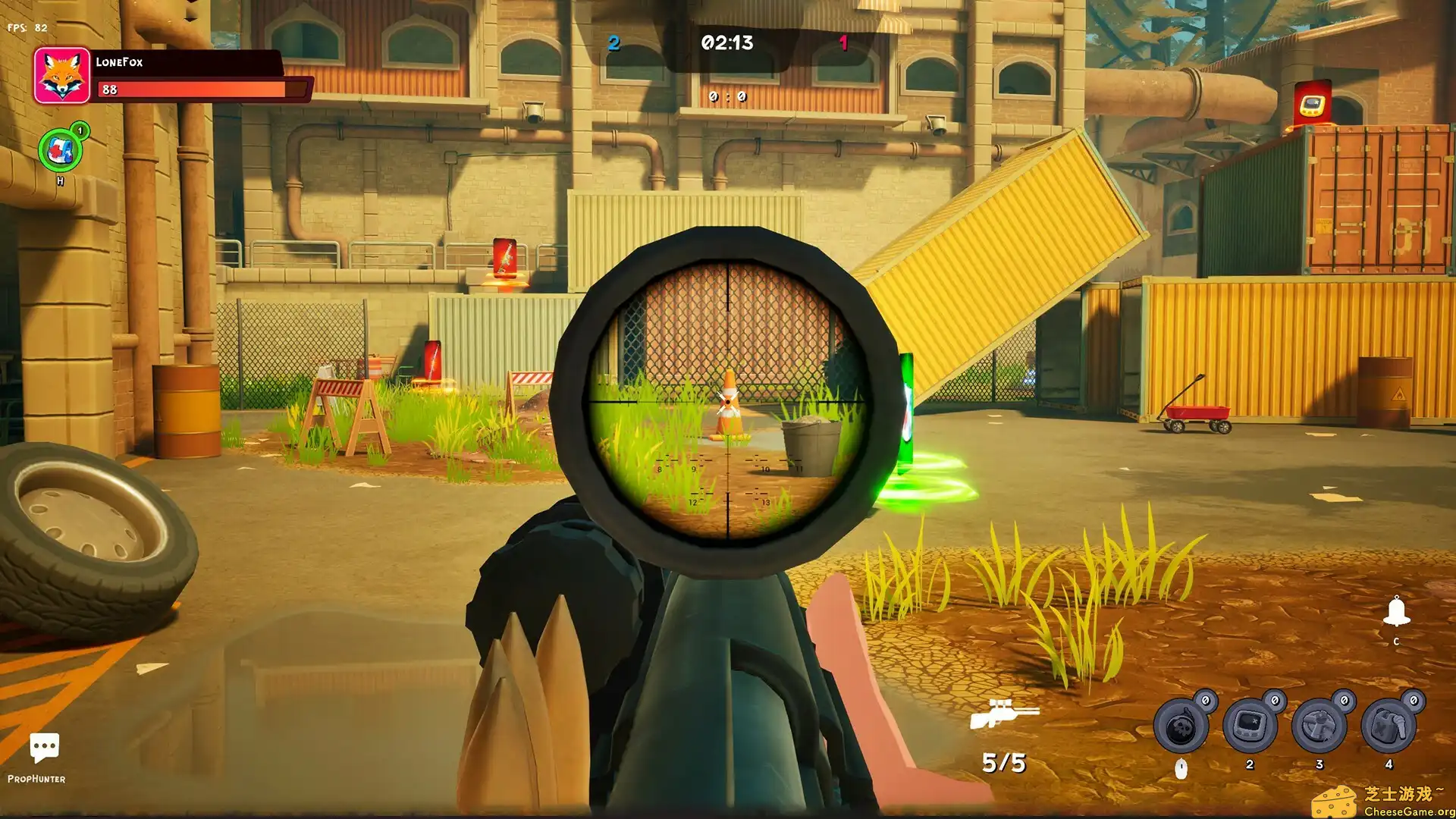
Task: Toggle the red team score 1 indicator
Action: coord(844,43)
